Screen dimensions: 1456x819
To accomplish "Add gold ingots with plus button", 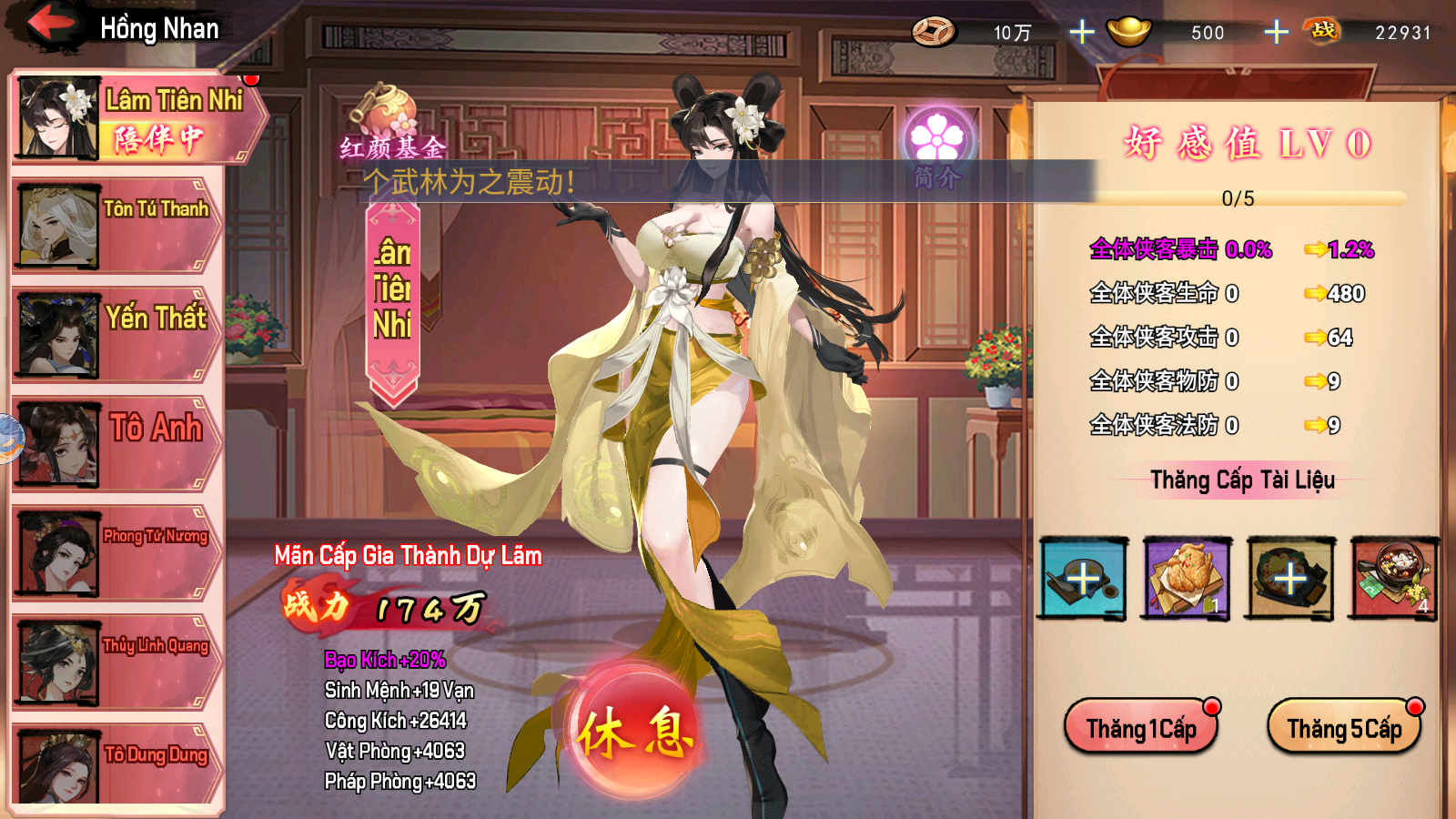I will tap(1276, 33).
